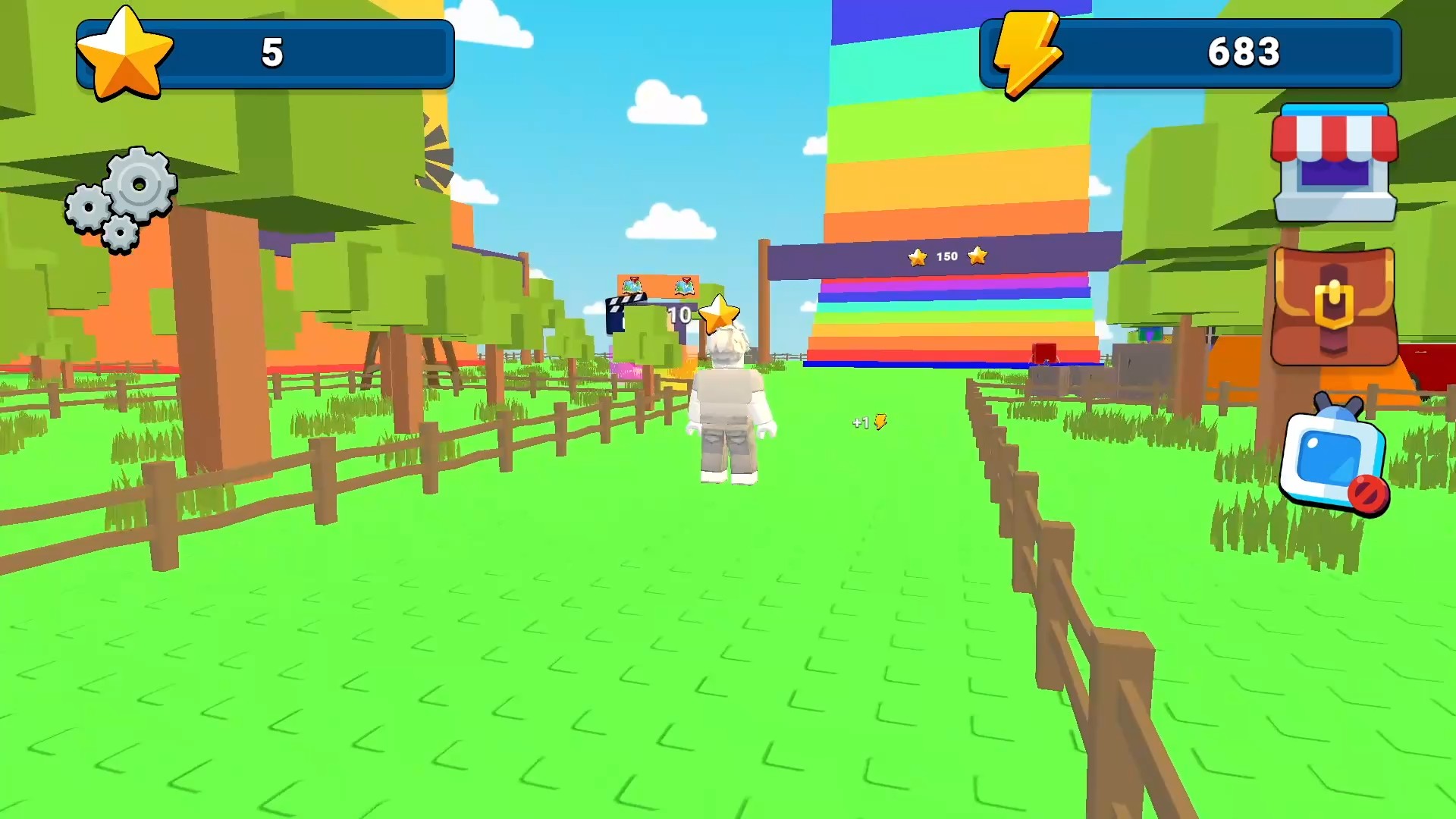
Task: Tap the left map badge on the orange banner
Action: click(632, 287)
